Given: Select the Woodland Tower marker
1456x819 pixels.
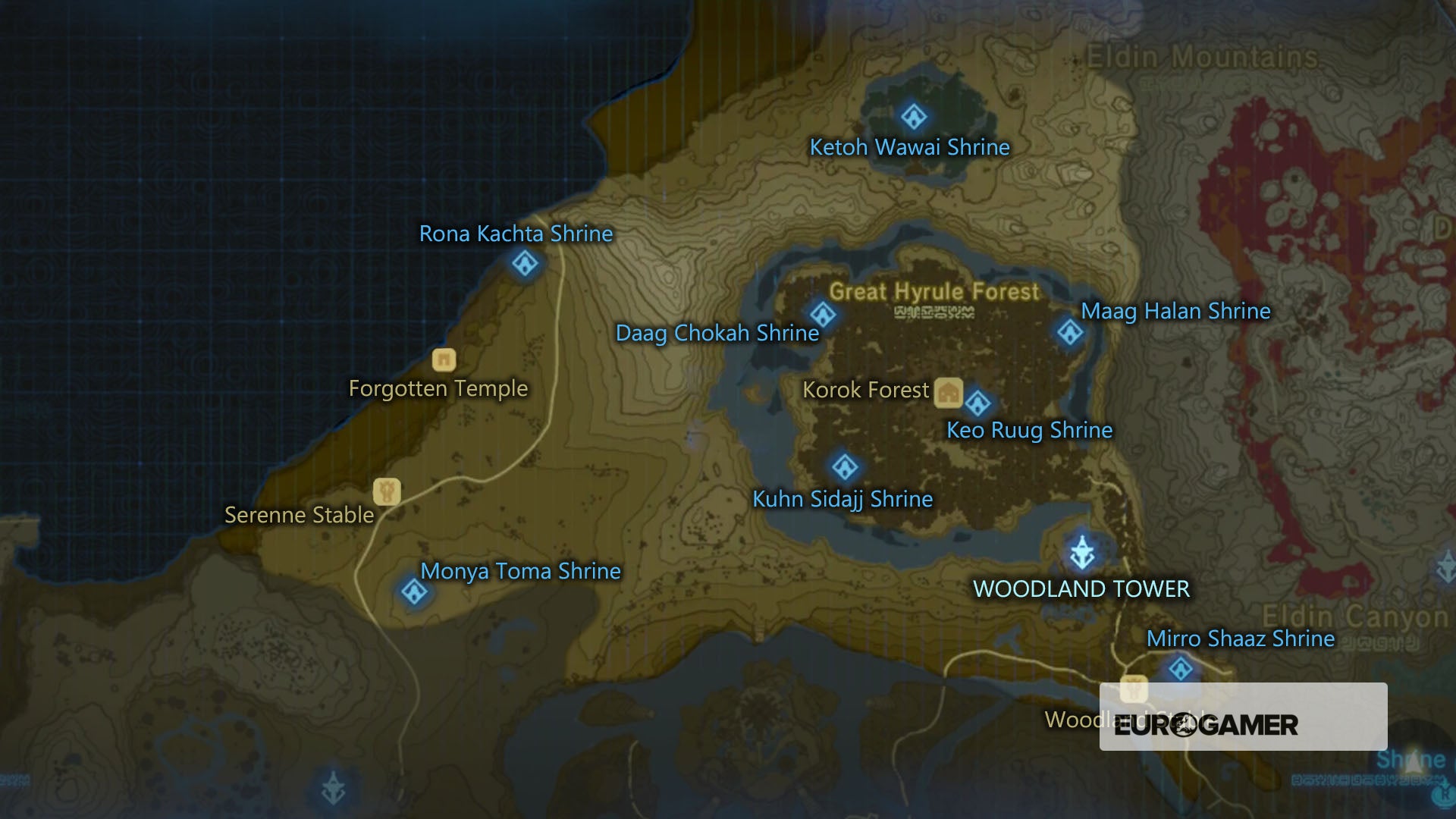Looking at the screenshot, I should pos(1081,554).
